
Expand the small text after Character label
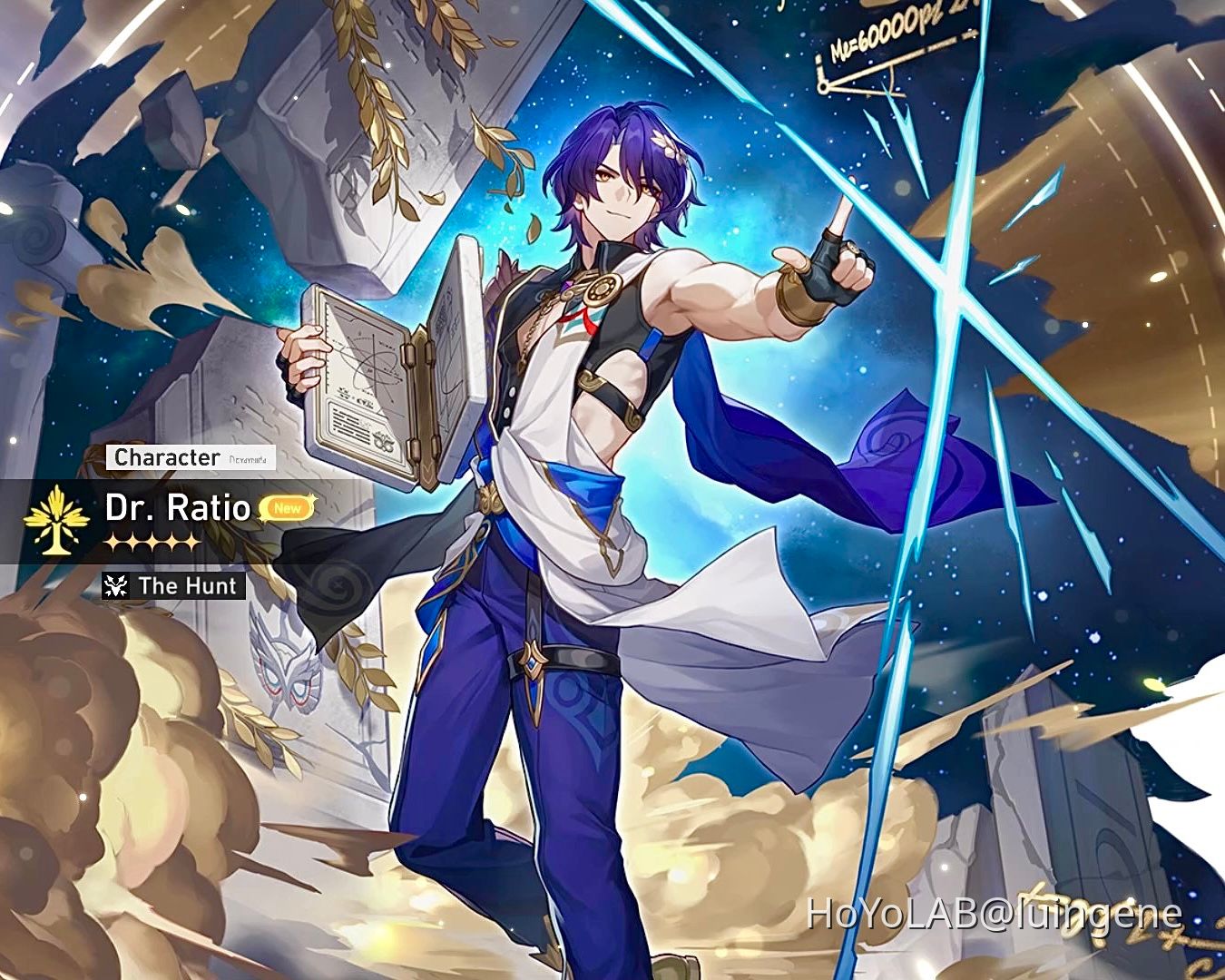tap(248, 460)
